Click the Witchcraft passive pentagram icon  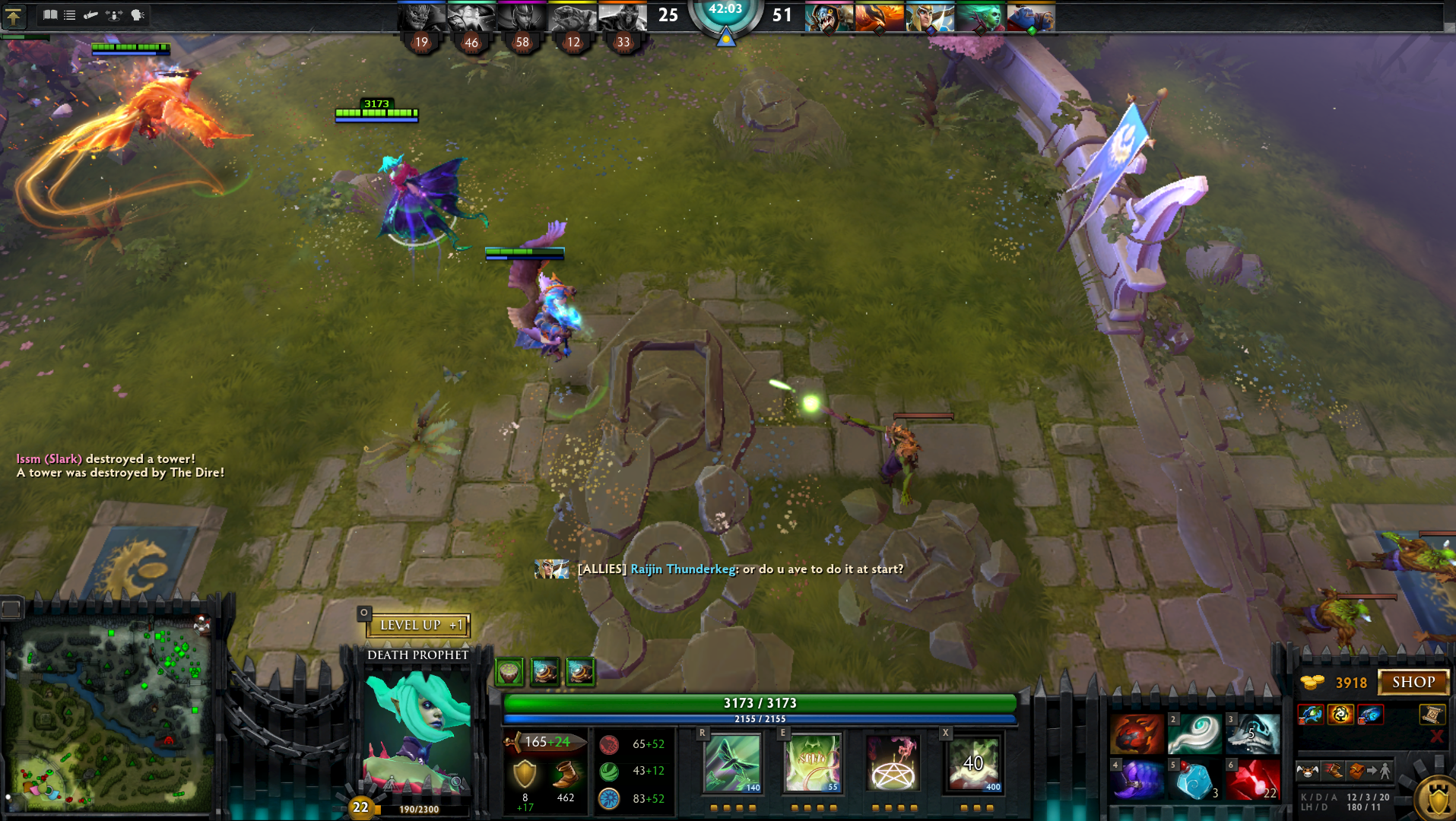pos(893,762)
